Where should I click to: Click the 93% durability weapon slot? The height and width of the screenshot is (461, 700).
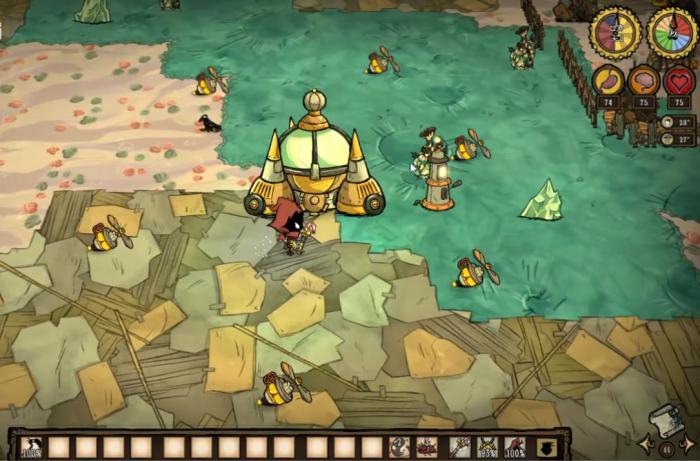[x=487, y=447]
